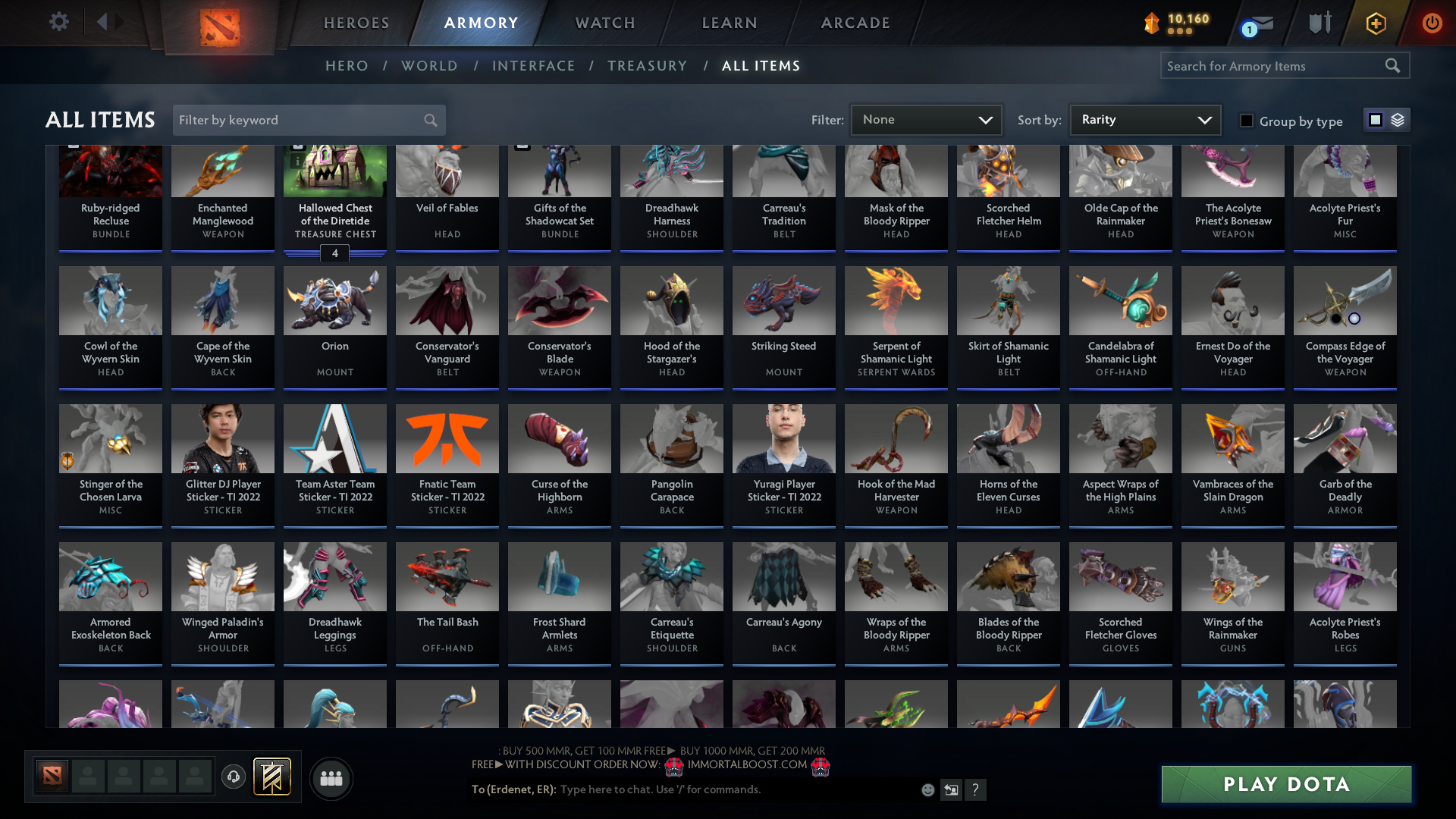
Task: Open the settings gear icon
Action: (x=58, y=22)
